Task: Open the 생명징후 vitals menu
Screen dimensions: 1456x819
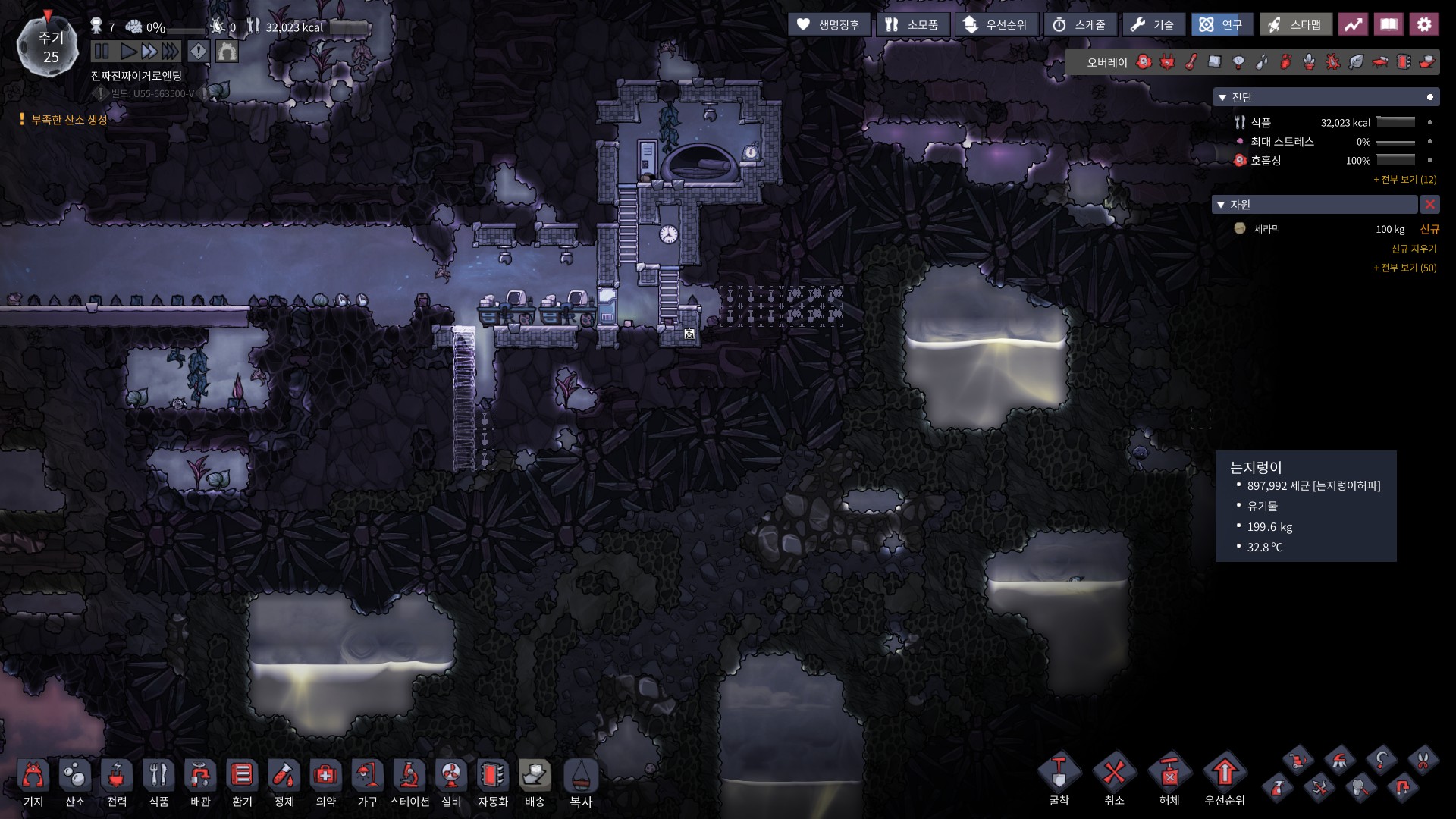Action: point(829,25)
